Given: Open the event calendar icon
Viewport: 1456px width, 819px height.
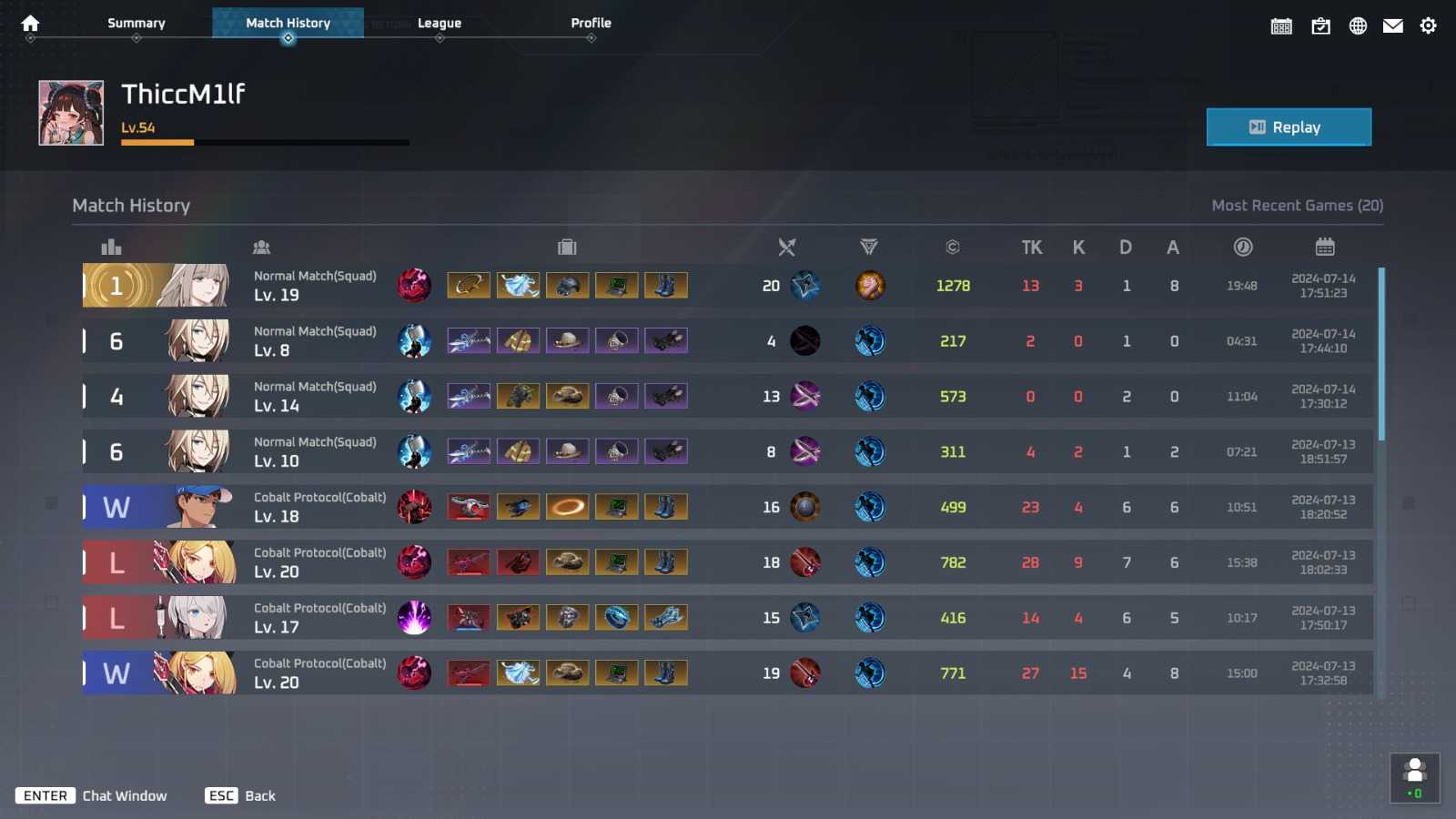Looking at the screenshot, I should point(1281,25).
